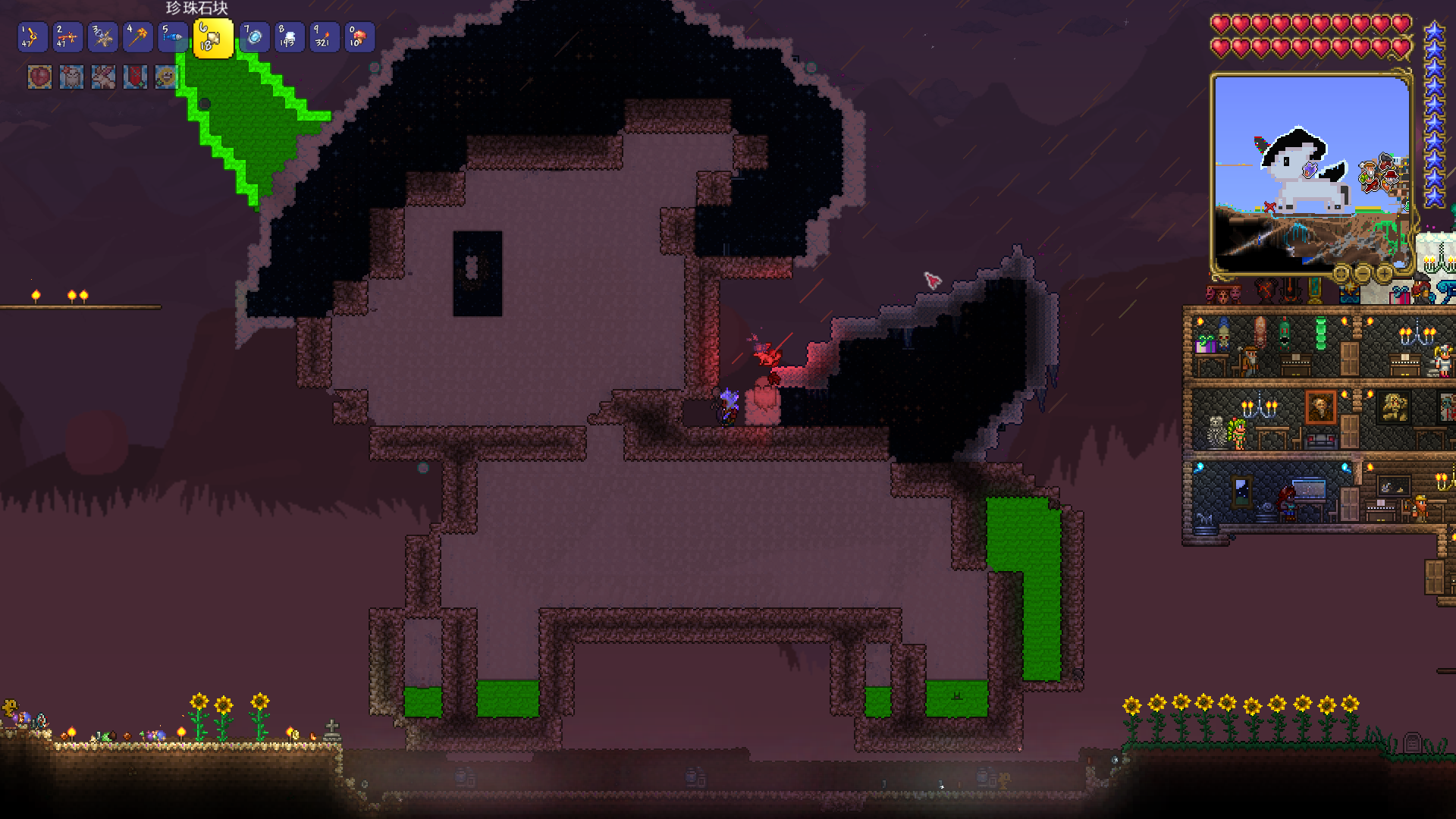
Task: Click the red heart buff icon
Action: (x=39, y=77)
